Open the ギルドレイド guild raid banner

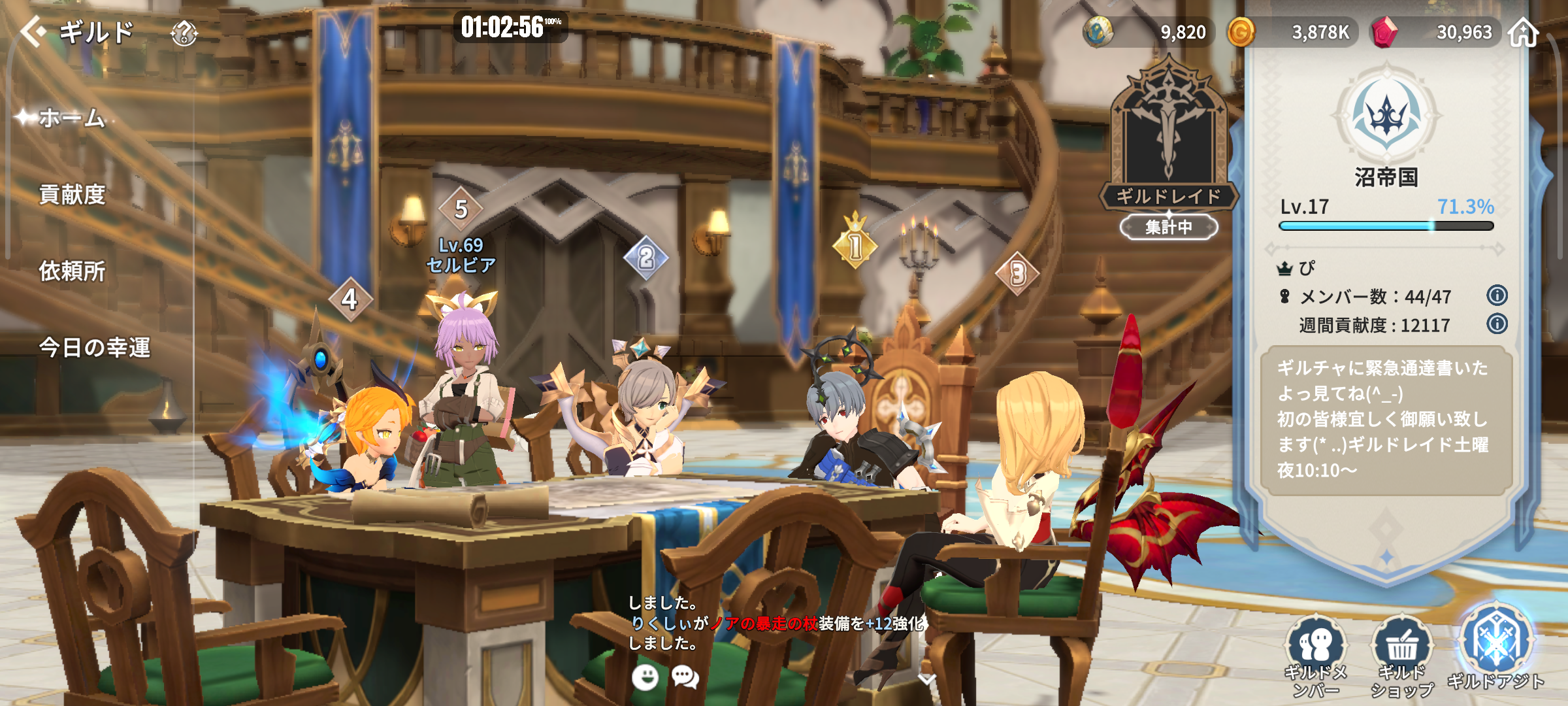tap(1168, 150)
